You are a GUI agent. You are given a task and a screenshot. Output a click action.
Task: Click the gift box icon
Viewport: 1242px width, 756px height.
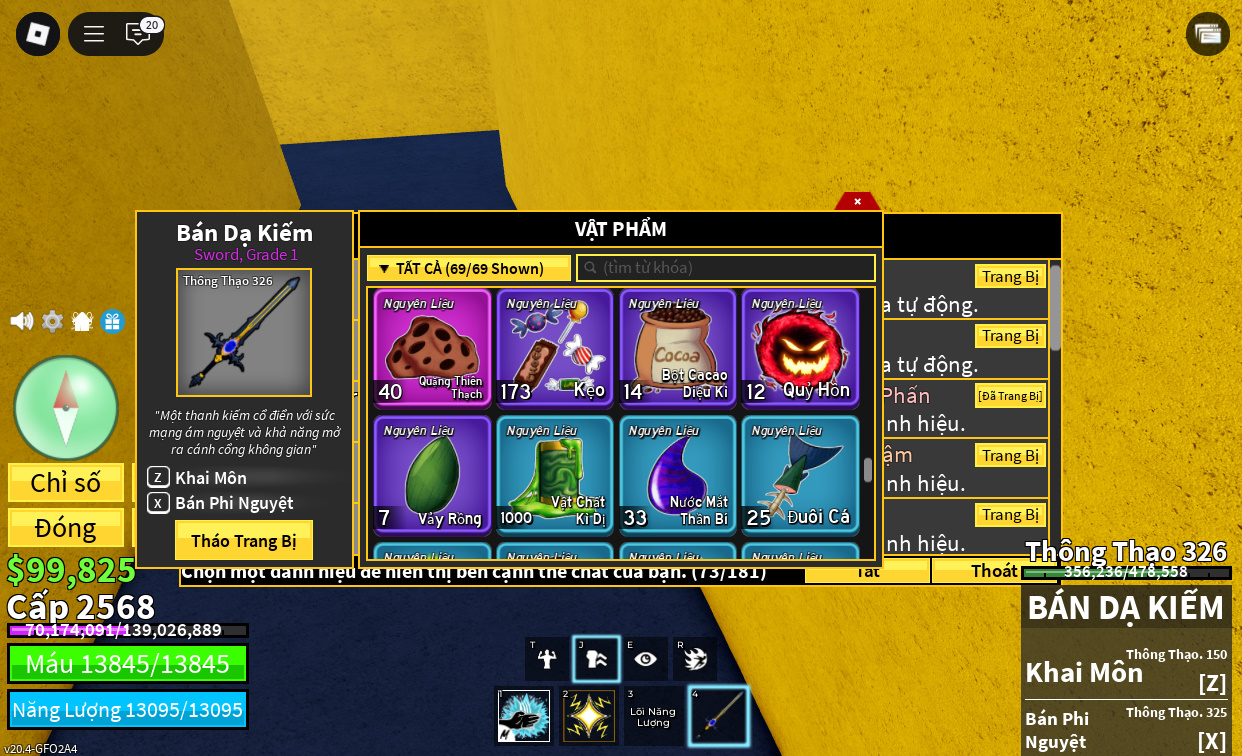tap(112, 321)
